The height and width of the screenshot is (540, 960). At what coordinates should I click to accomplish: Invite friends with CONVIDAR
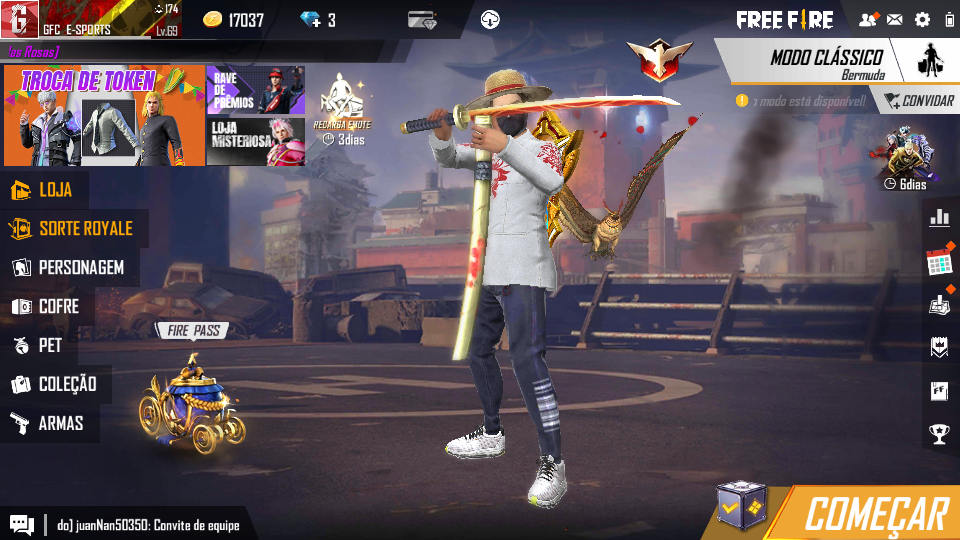point(916,101)
